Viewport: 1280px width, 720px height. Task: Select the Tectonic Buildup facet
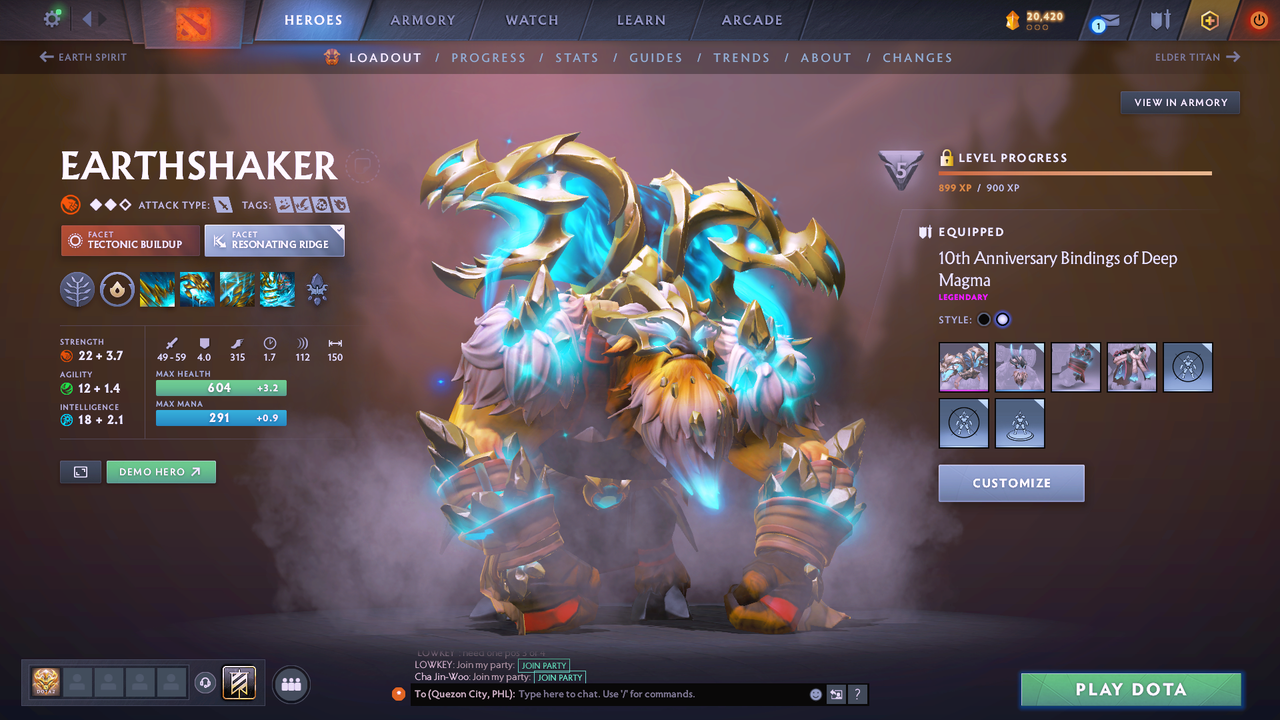[x=130, y=241]
